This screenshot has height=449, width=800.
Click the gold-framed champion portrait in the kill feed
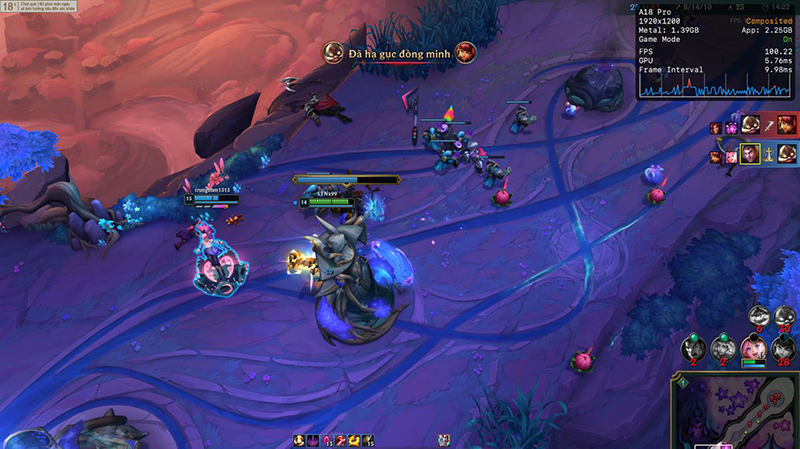[748, 154]
